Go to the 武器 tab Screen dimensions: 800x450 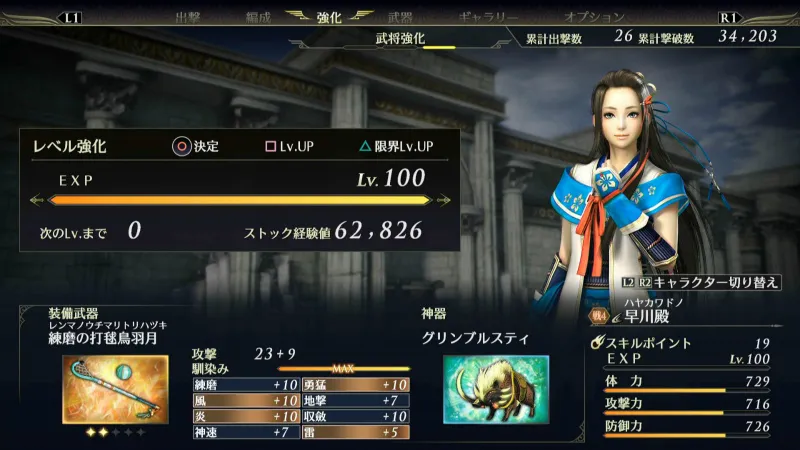click(399, 17)
